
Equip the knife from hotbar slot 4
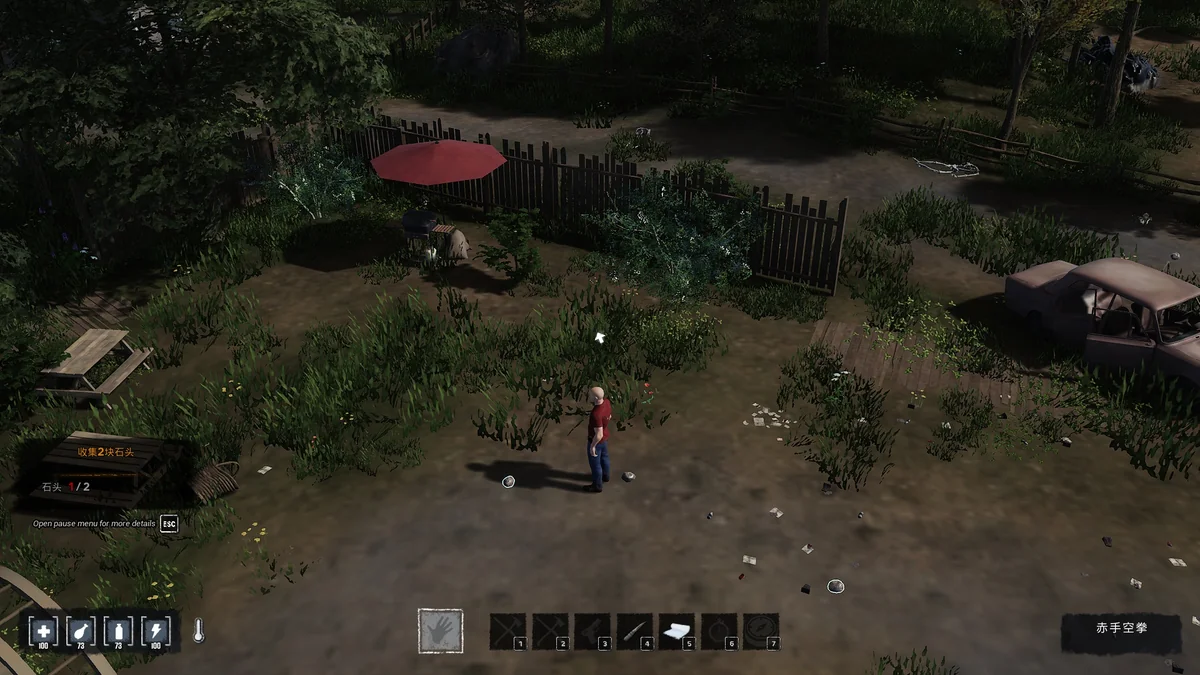point(634,631)
